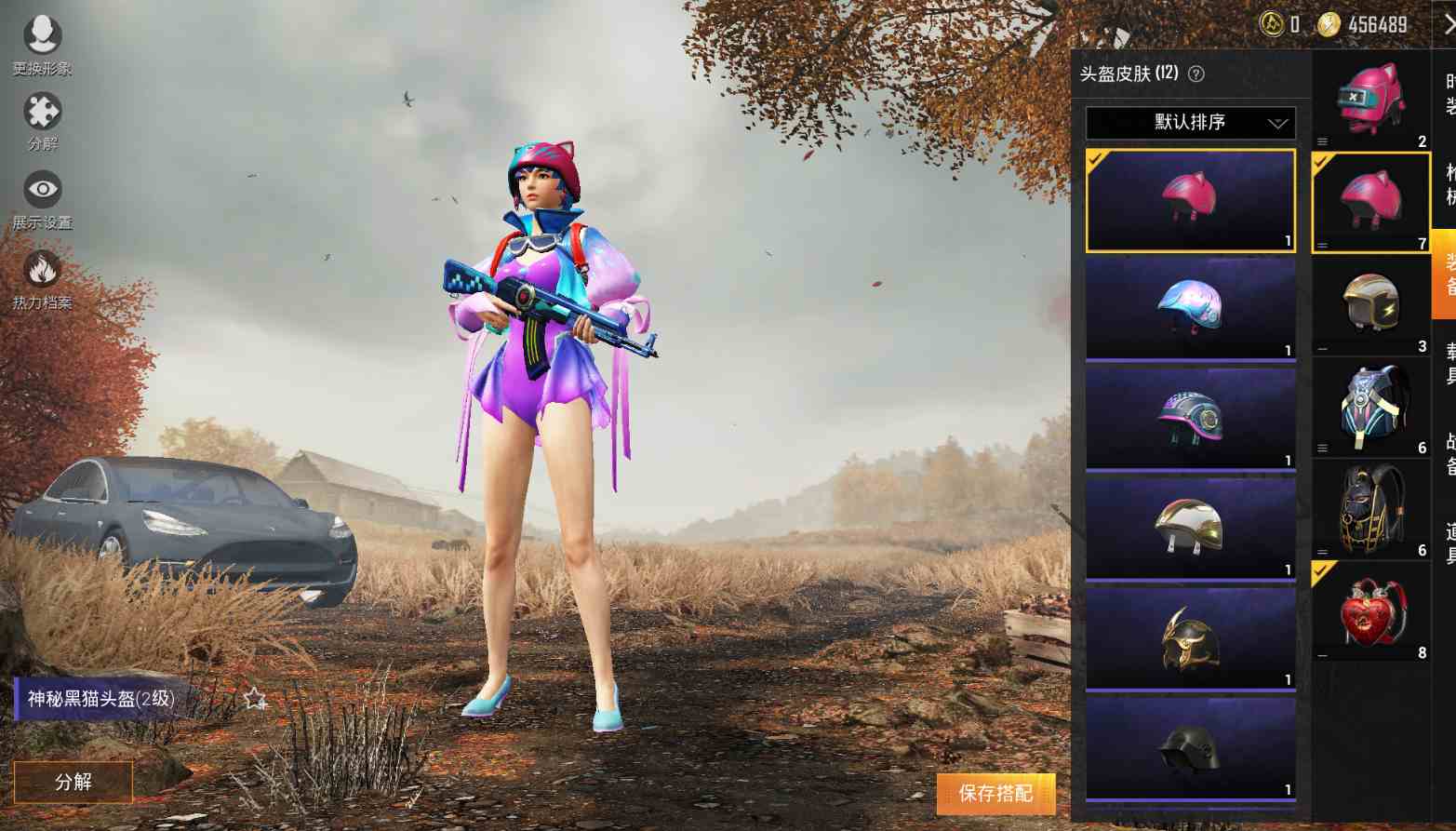Pick the black-gold horned helmet skin
This screenshot has height=831, width=1456.
click(x=1190, y=637)
